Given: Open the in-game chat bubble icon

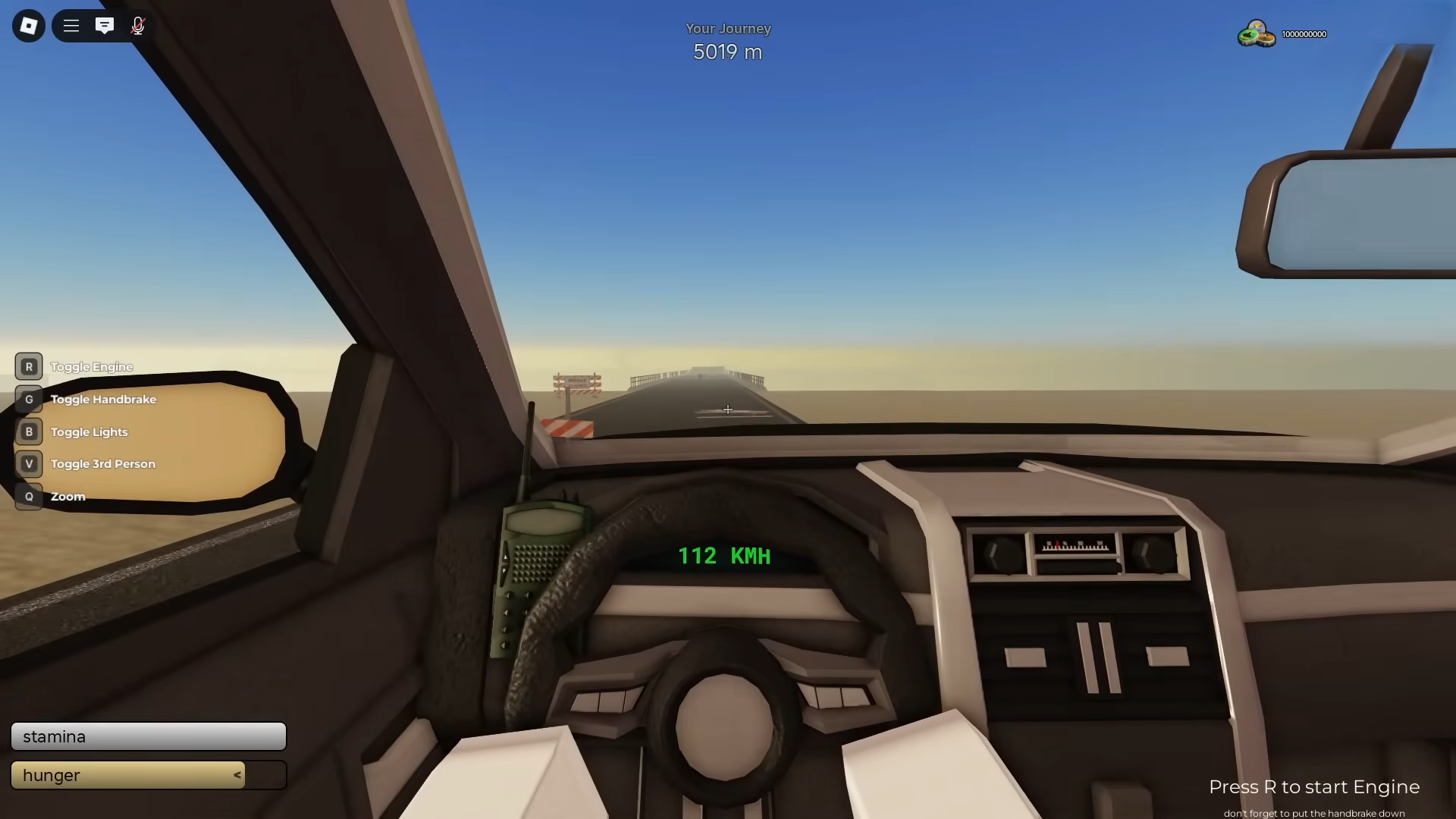Looking at the screenshot, I should point(105,25).
